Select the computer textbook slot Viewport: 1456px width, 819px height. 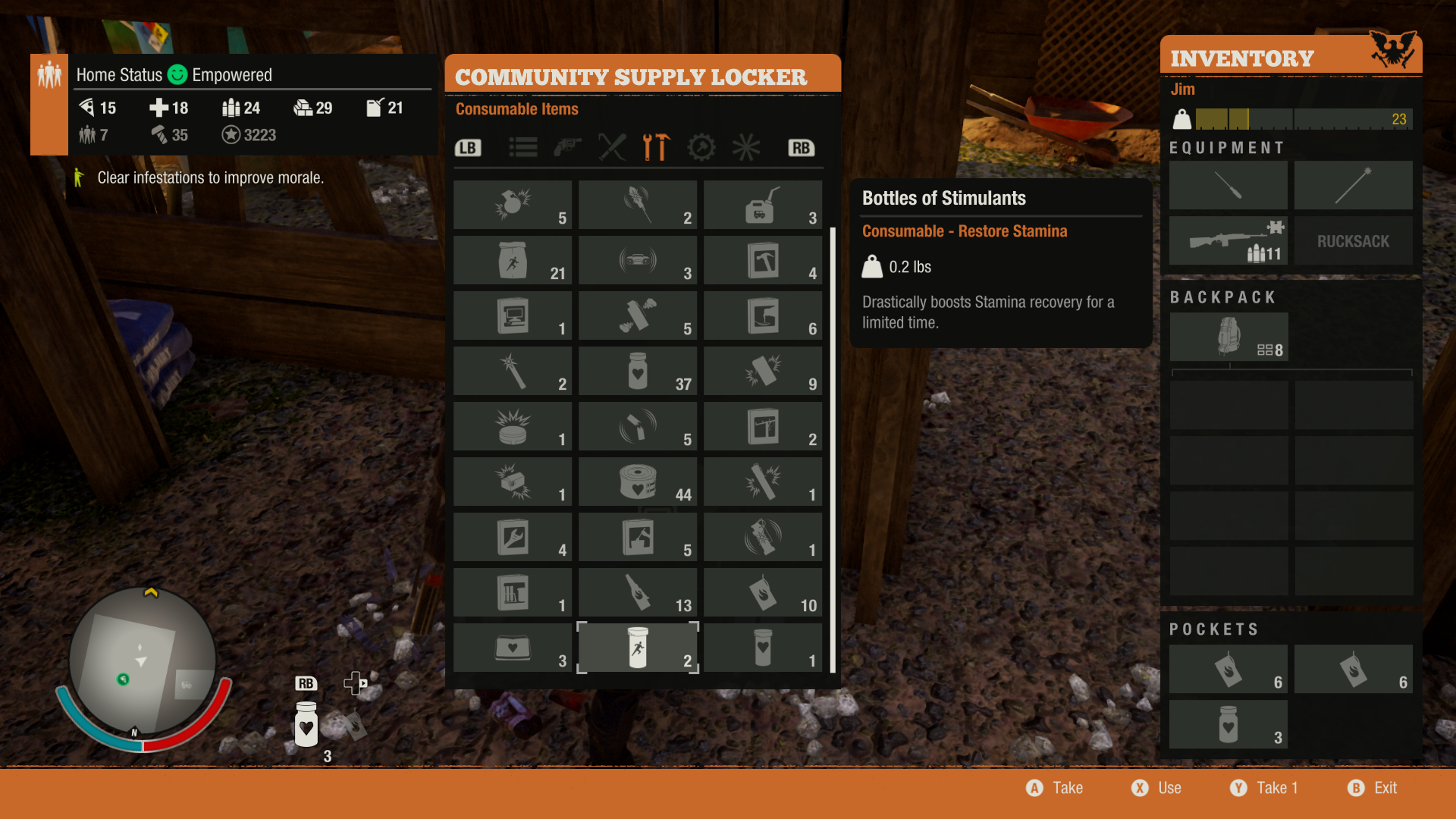pos(513,315)
